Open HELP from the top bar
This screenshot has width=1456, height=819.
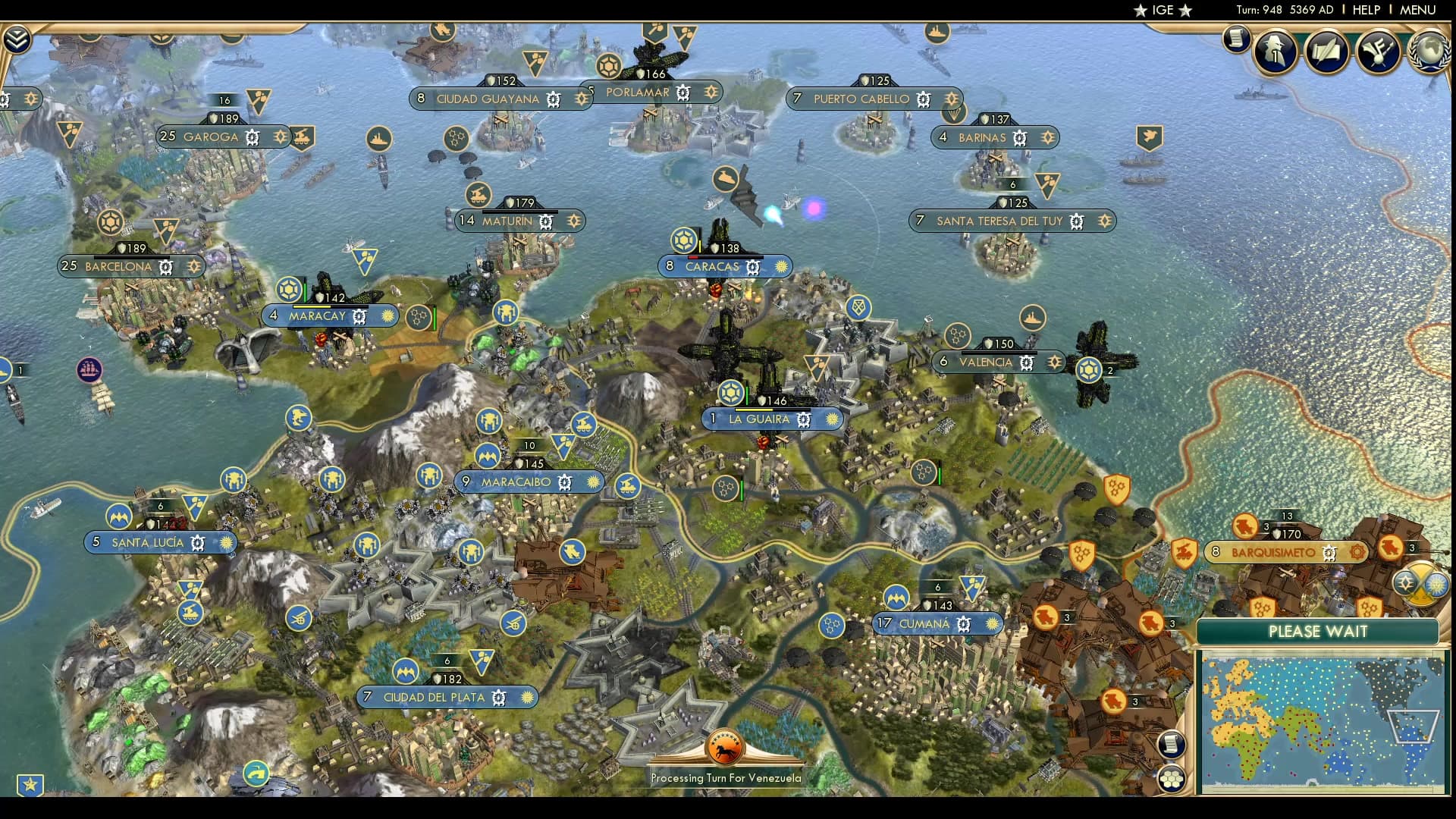coord(1365,10)
